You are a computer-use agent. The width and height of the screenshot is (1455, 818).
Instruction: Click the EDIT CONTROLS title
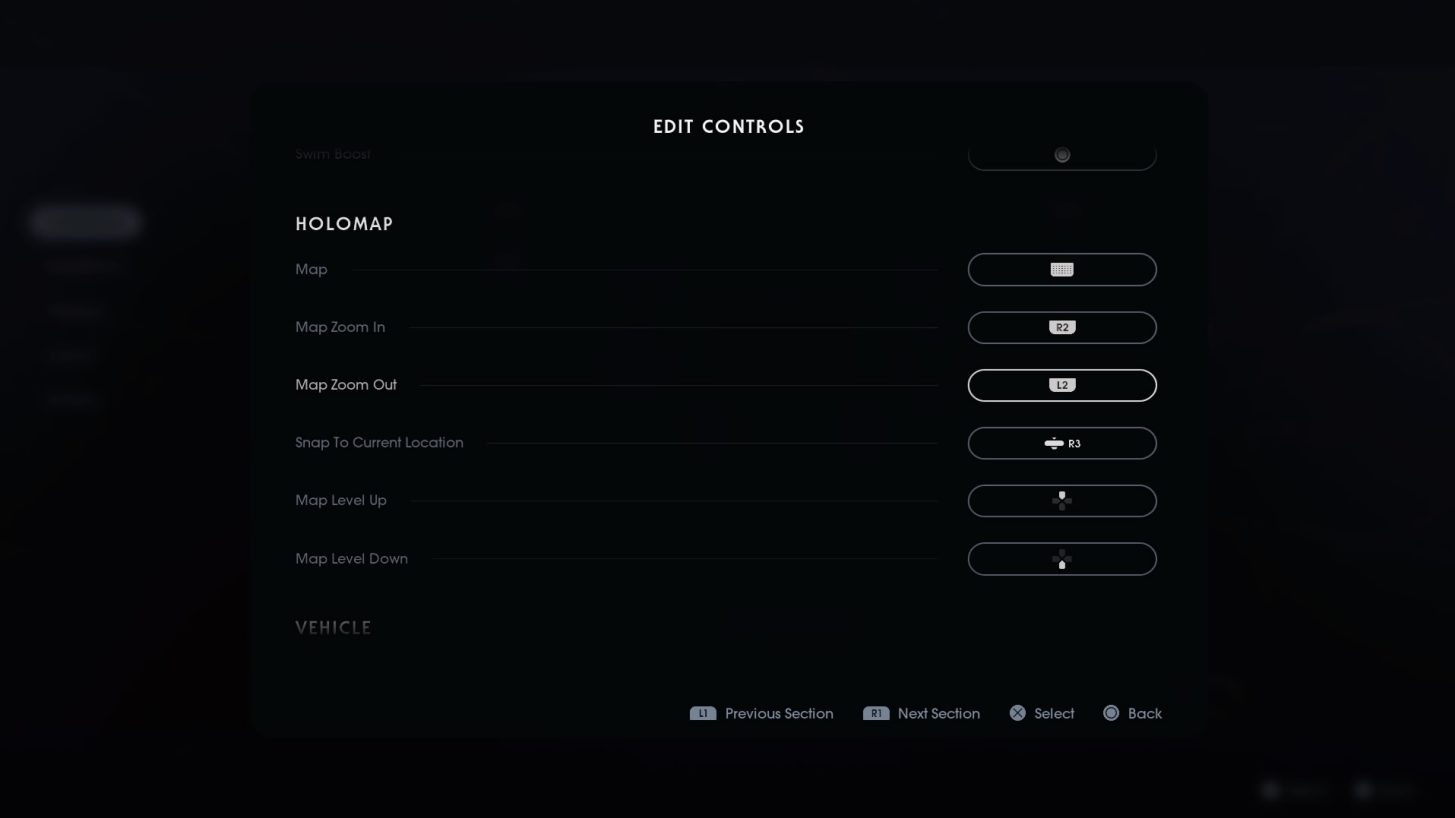tap(728, 126)
